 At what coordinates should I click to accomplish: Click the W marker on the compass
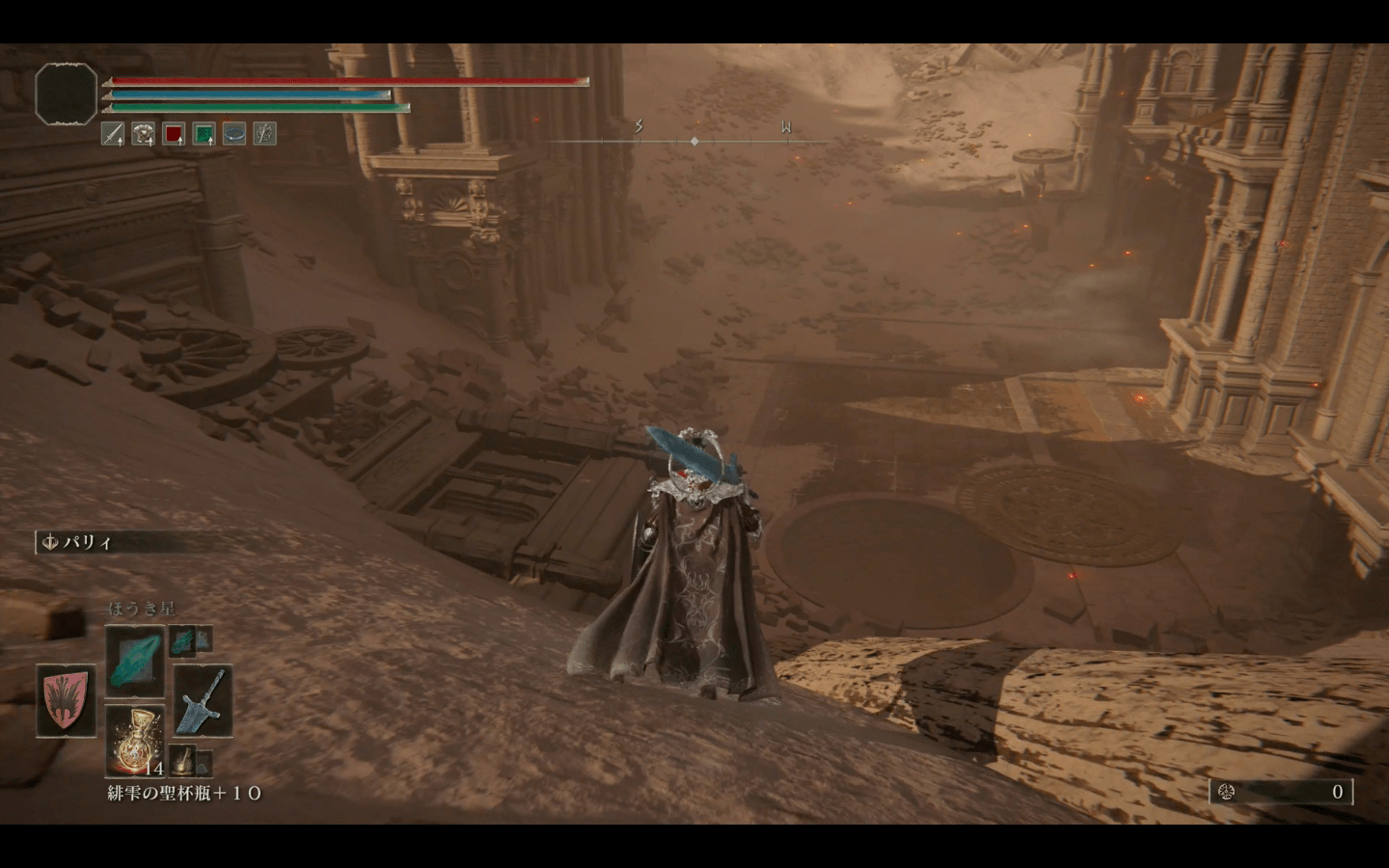[x=786, y=125]
